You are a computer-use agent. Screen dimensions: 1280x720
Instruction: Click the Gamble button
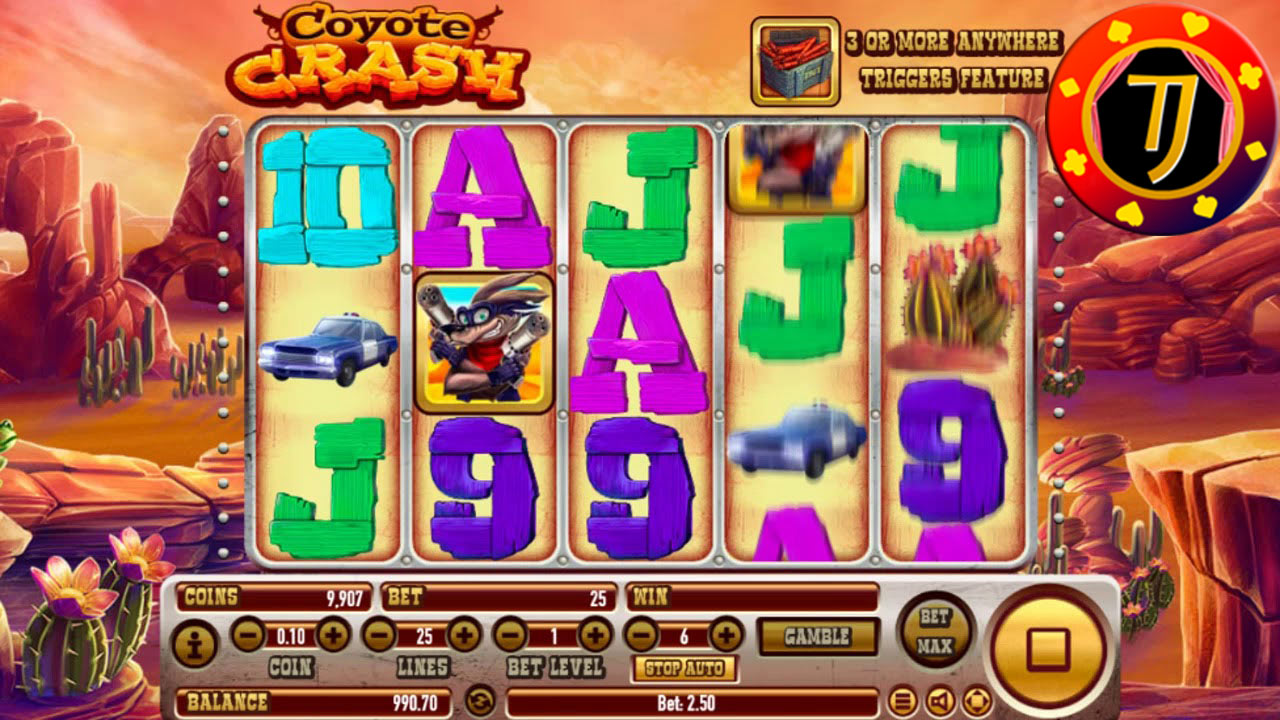(x=820, y=634)
